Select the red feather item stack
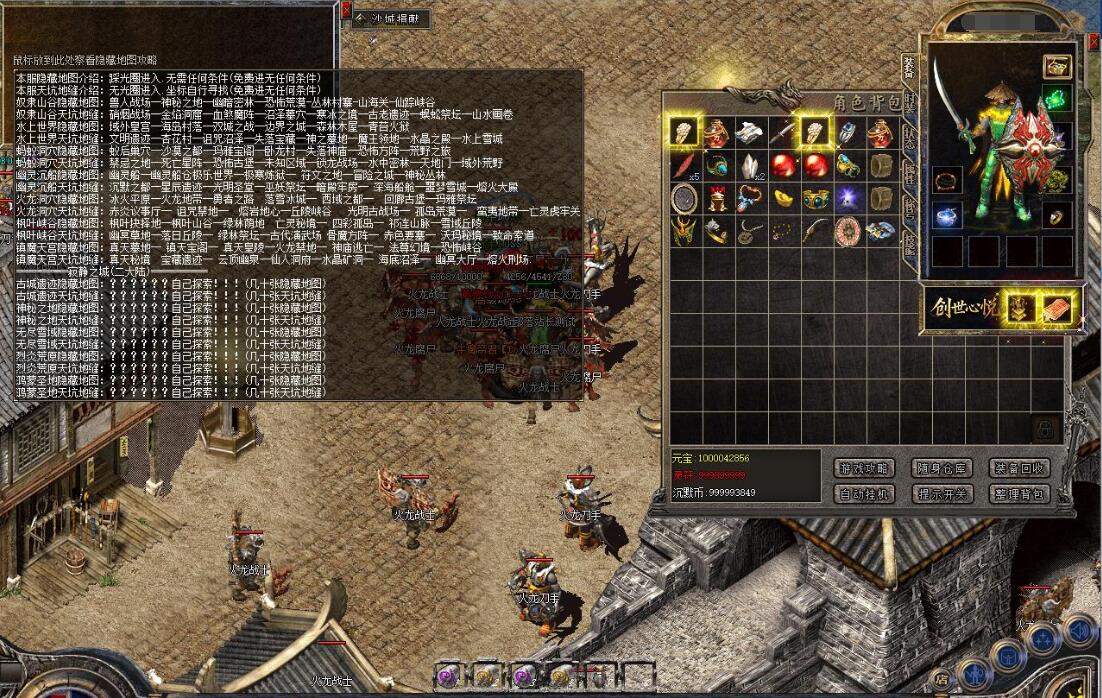This screenshot has height=698, width=1102. [x=683, y=165]
